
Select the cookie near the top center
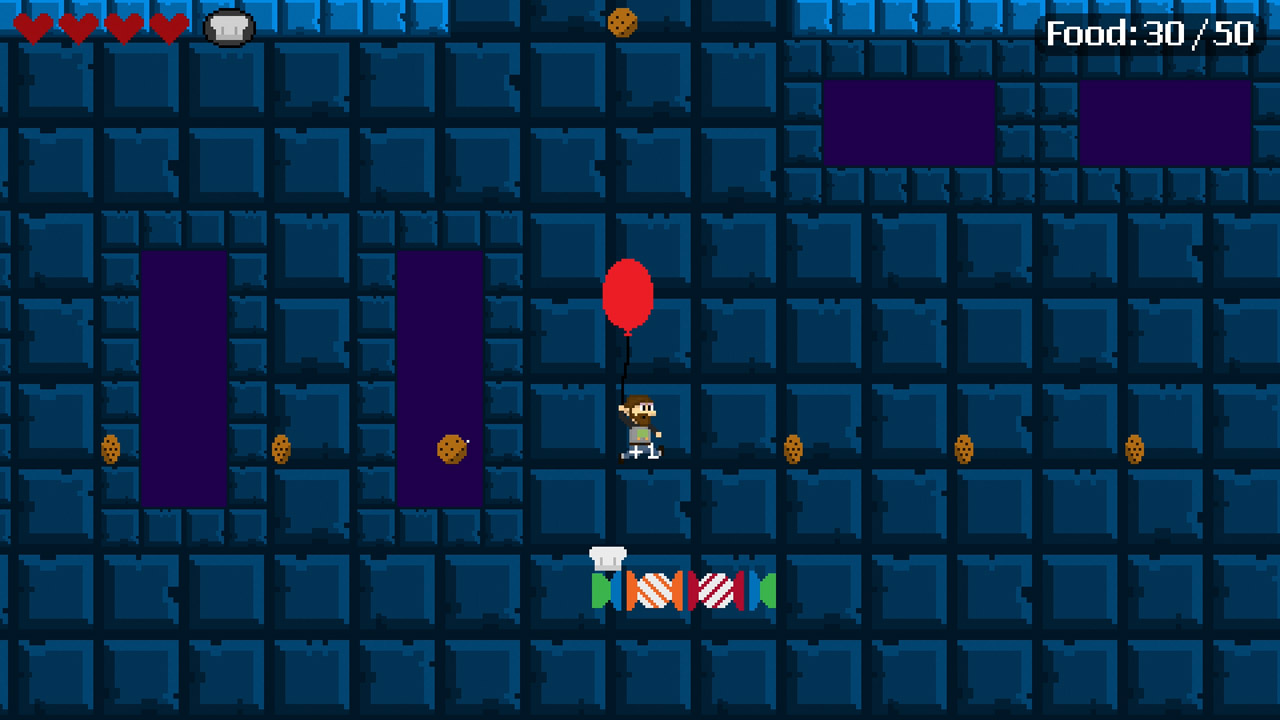coord(622,22)
